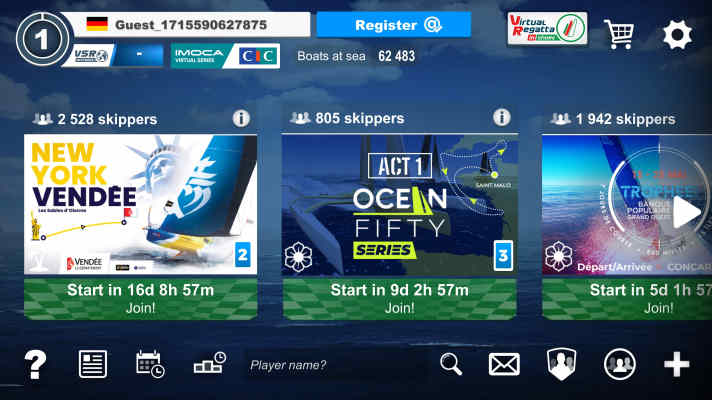Image resolution: width=712 pixels, height=400 pixels.
Task: Open the settings gear
Action: 677,35
